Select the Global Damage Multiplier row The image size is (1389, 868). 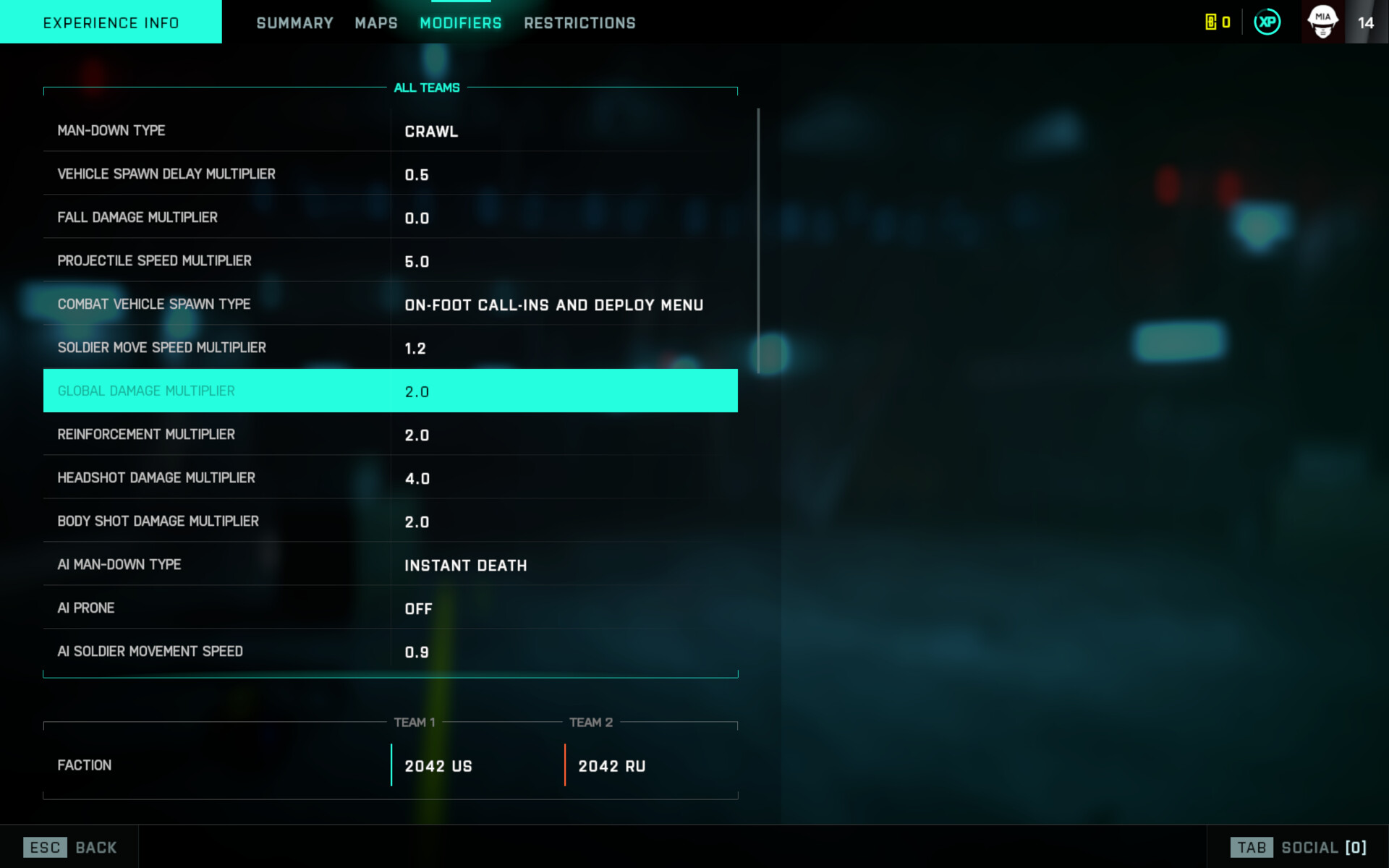click(391, 391)
